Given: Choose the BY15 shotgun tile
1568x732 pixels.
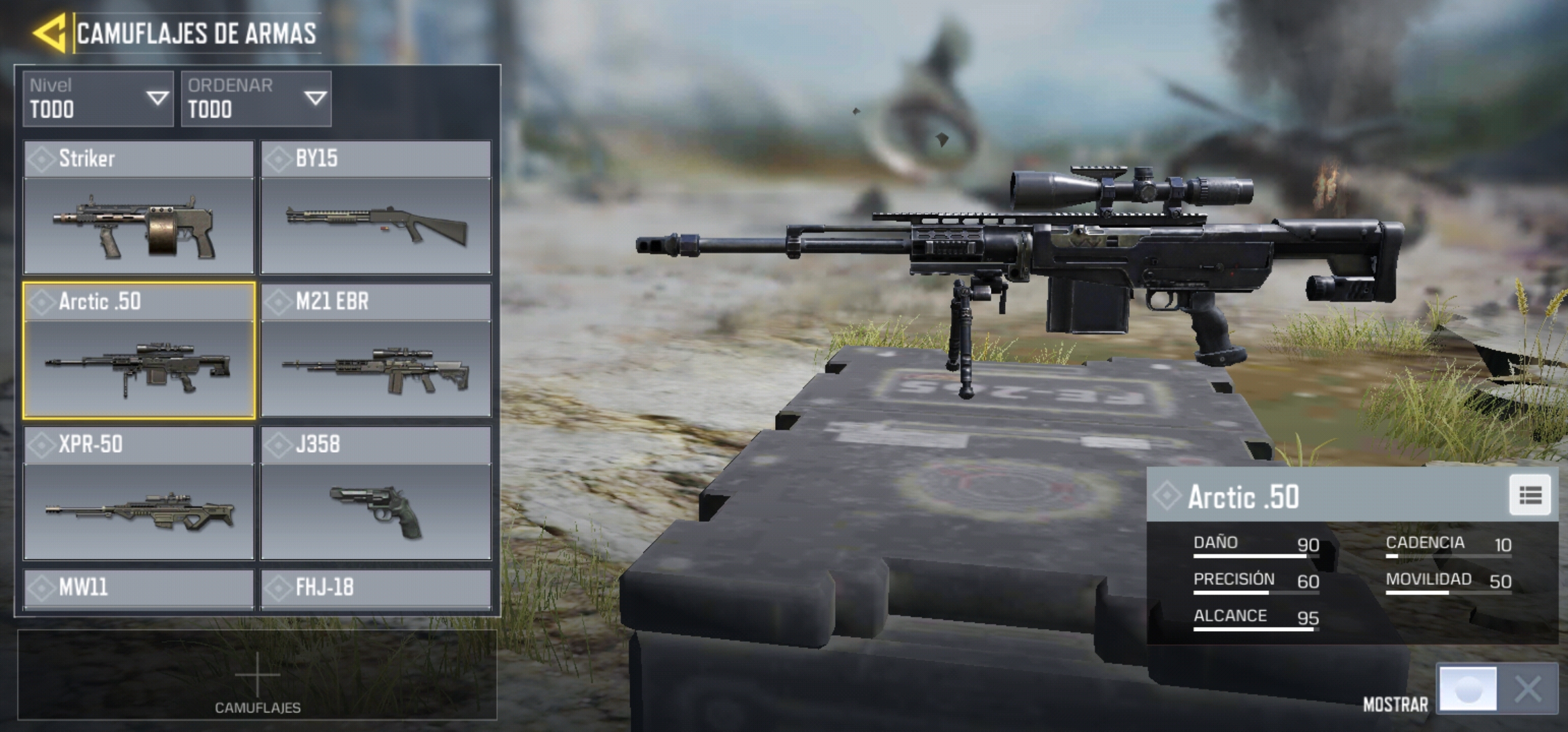Looking at the screenshot, I should coord(376,207).
